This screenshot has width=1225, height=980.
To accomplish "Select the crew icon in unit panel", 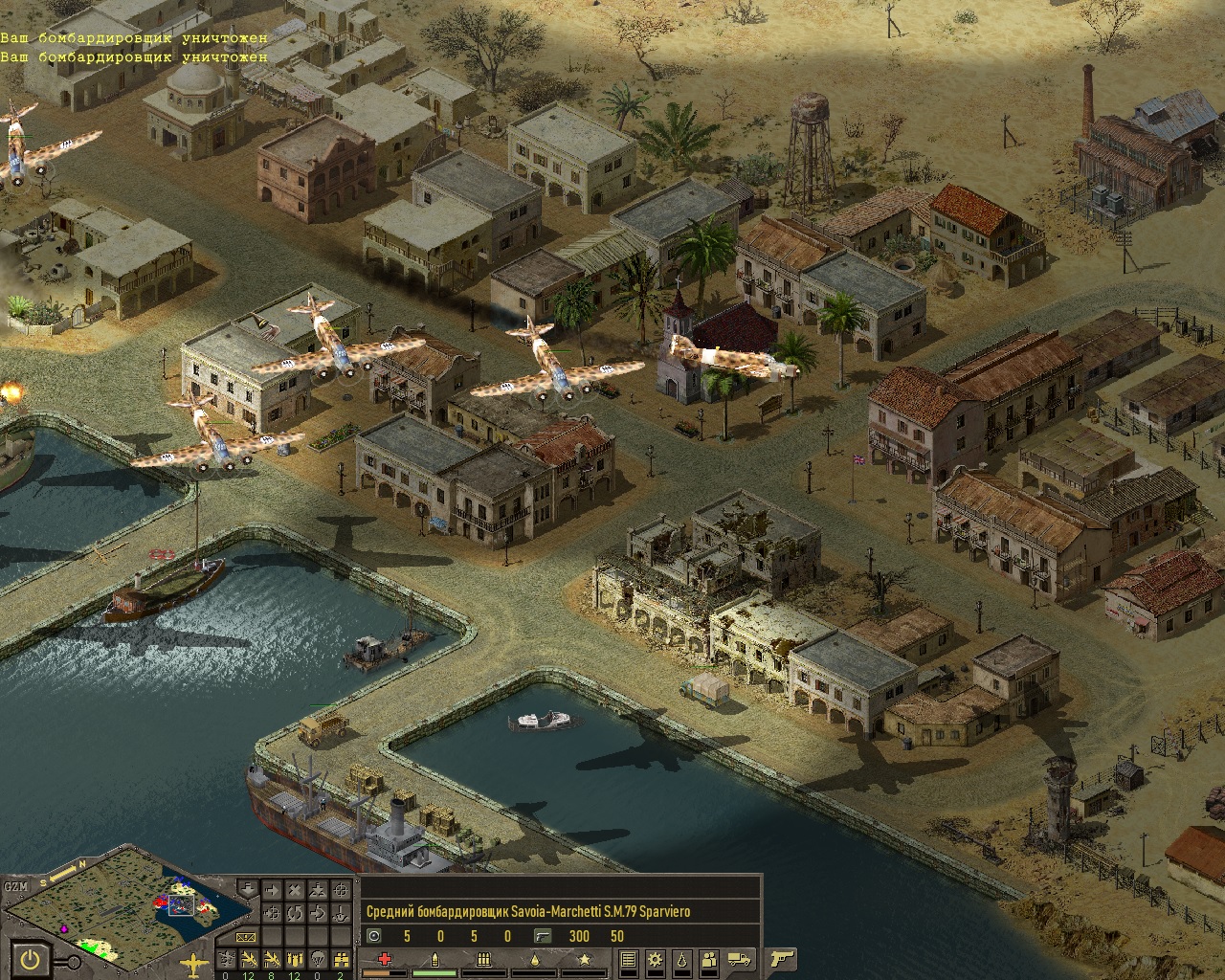I will click(x=709, y=959).
